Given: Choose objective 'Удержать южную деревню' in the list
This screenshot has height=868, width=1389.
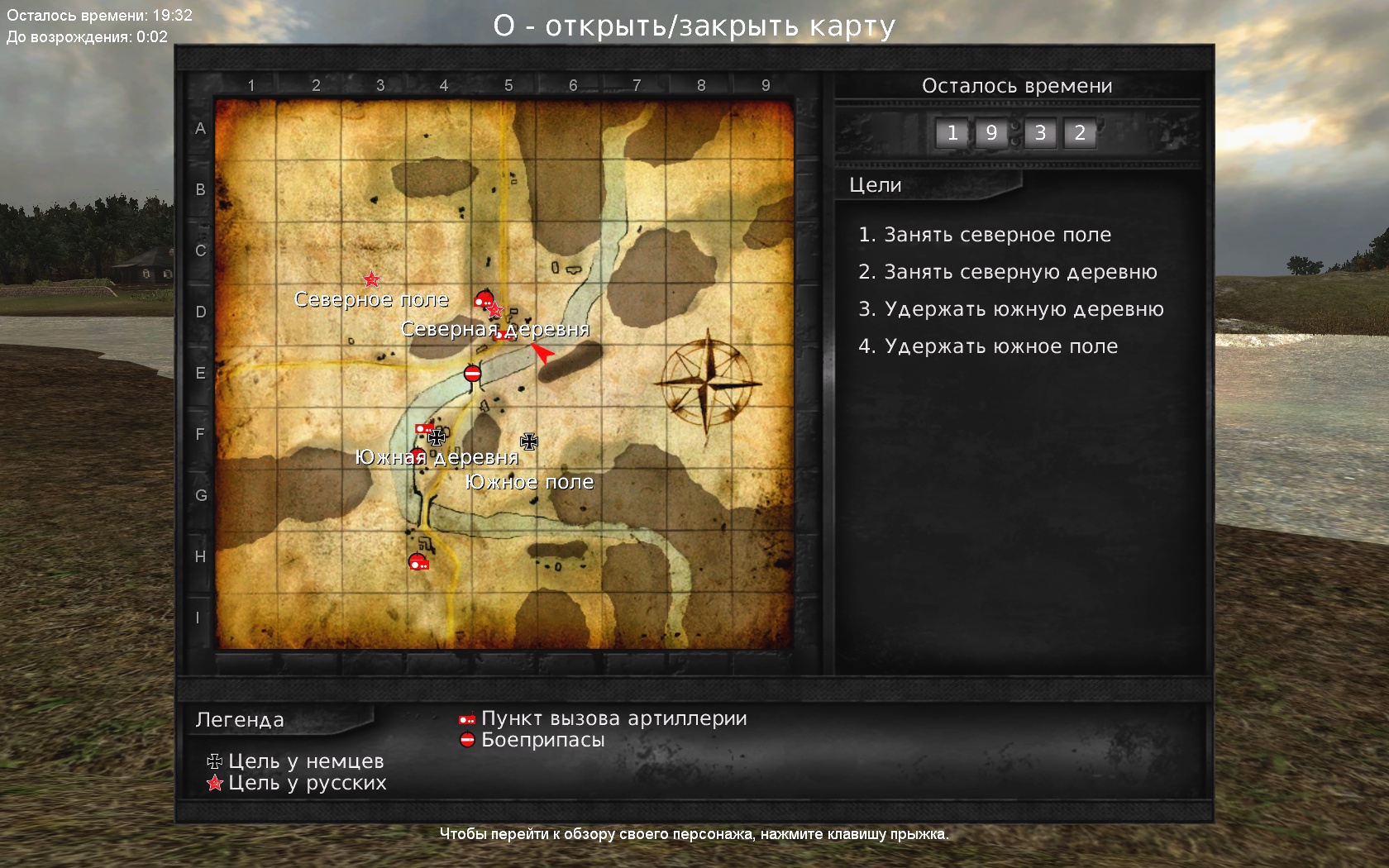Looking at the screenshot, I should (1011, 309).
